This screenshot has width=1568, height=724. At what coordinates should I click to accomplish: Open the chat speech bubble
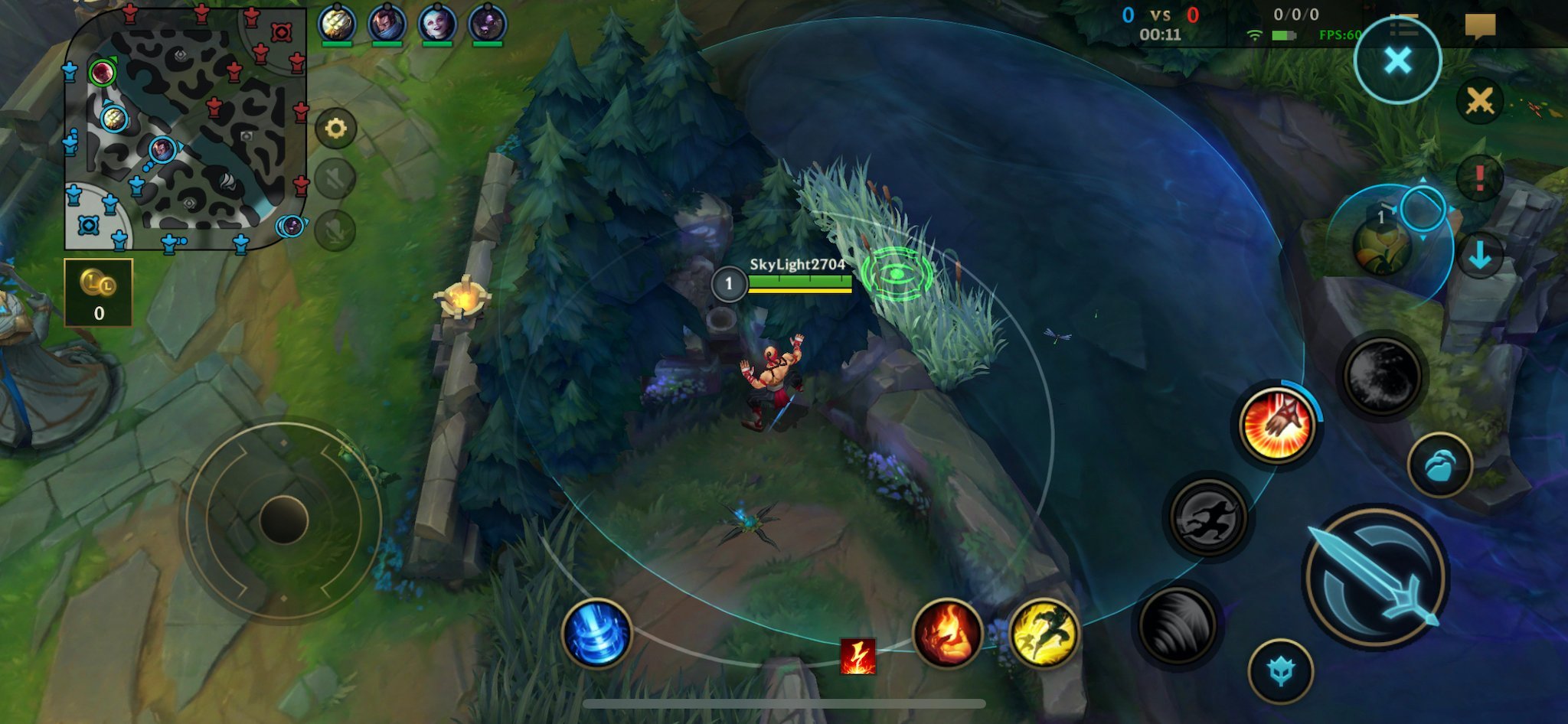pyautogui.click(x=1479, y=24)
